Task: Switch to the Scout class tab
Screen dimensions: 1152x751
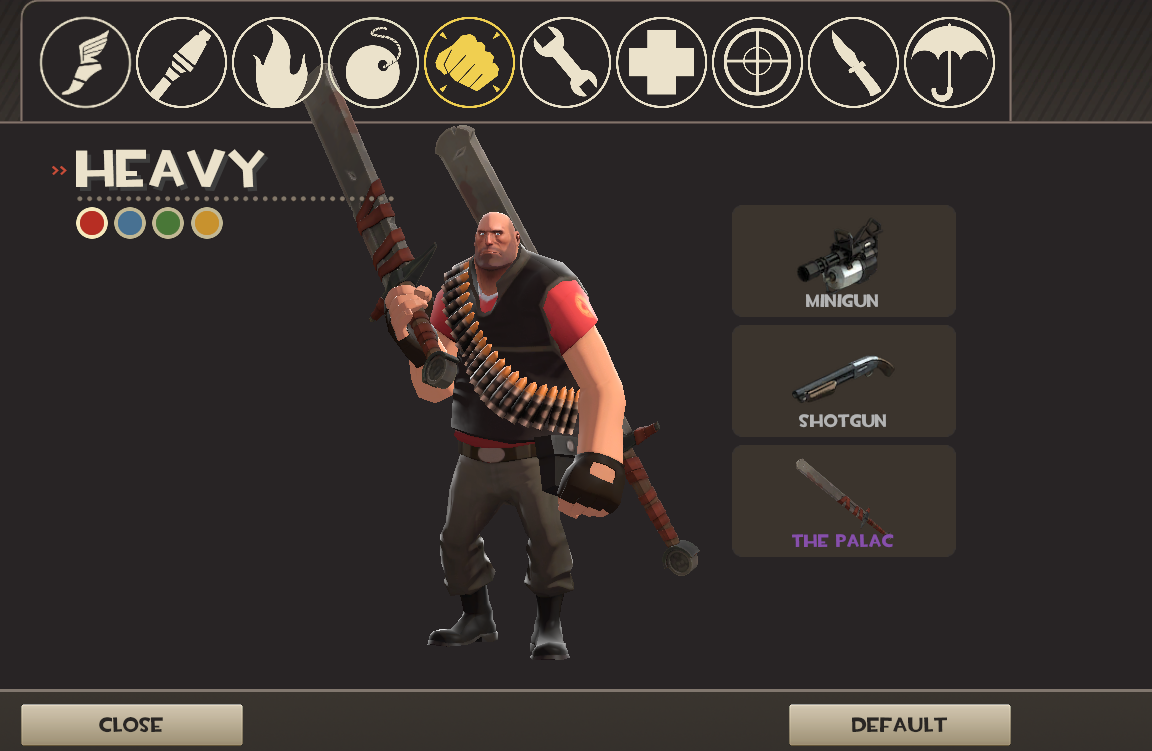Action: (x=85, y=62)
